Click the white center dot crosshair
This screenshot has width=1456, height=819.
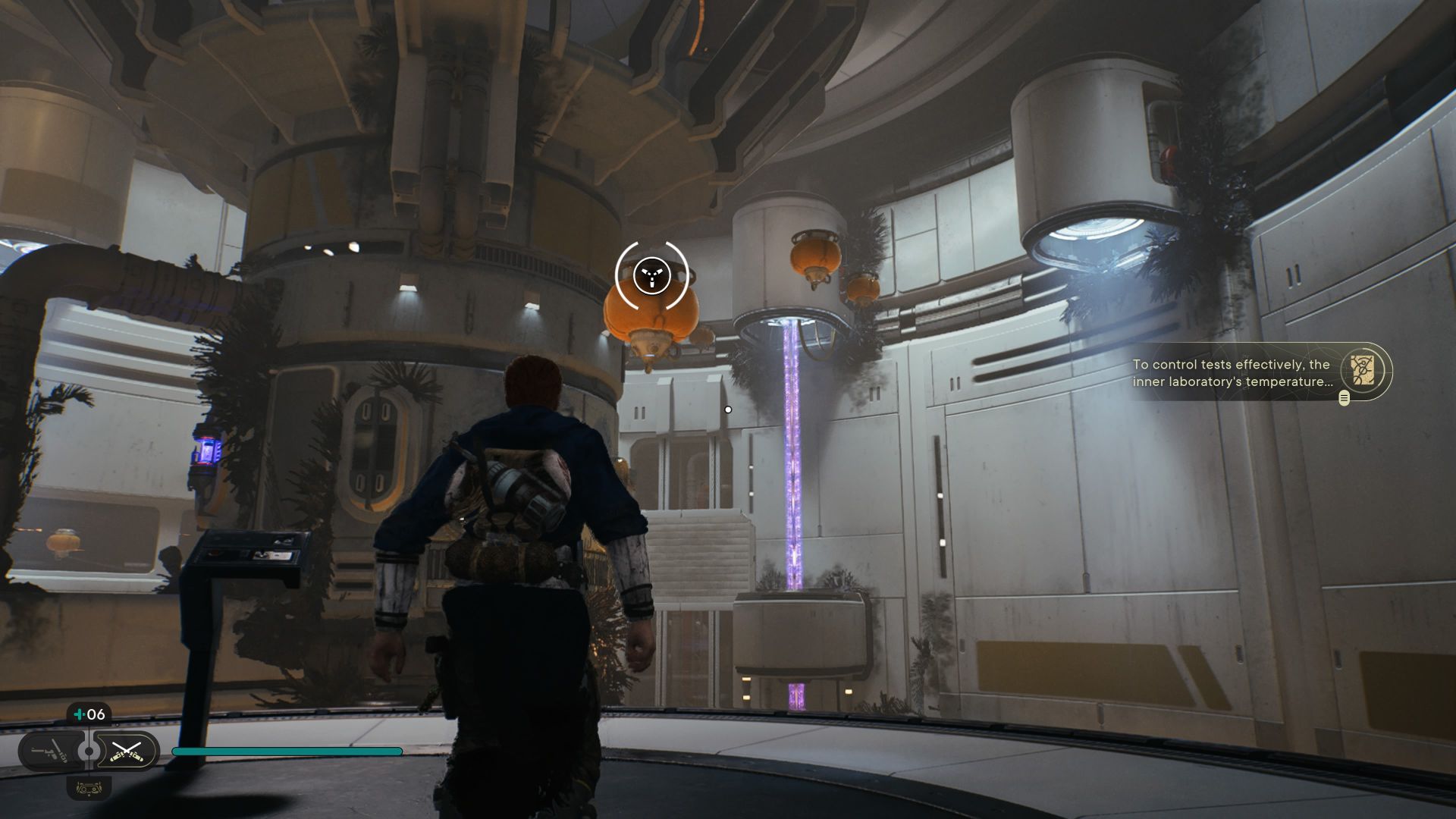tap(728, 409)
